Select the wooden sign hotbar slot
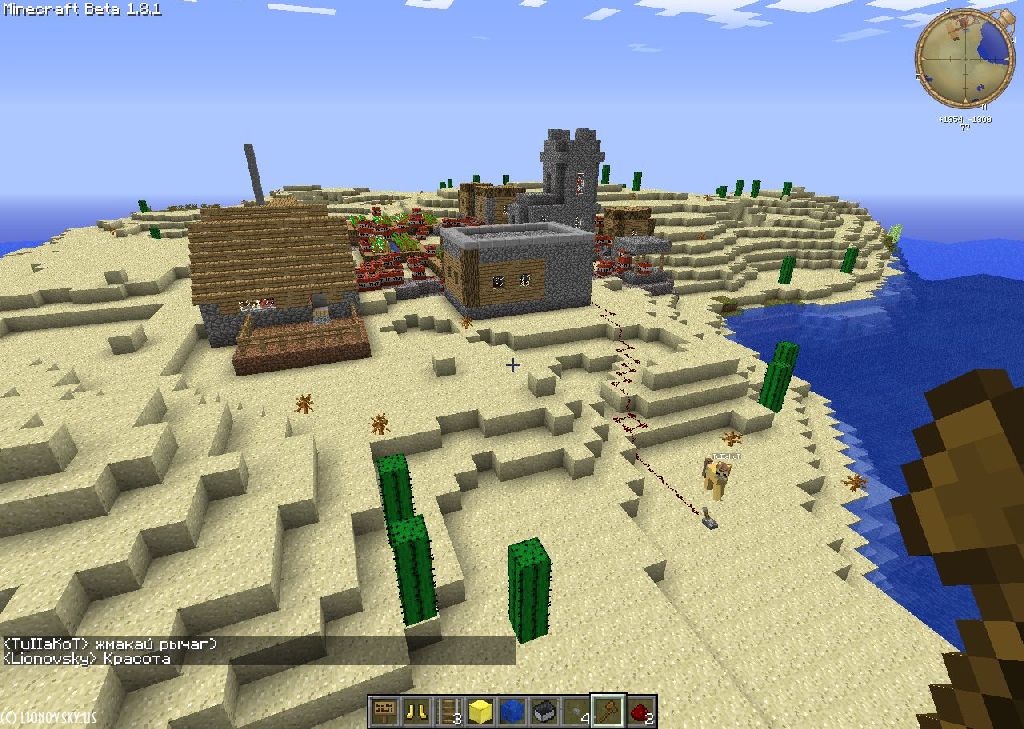The height and width of the screenshot is (729, 1024). click(382, 712)
